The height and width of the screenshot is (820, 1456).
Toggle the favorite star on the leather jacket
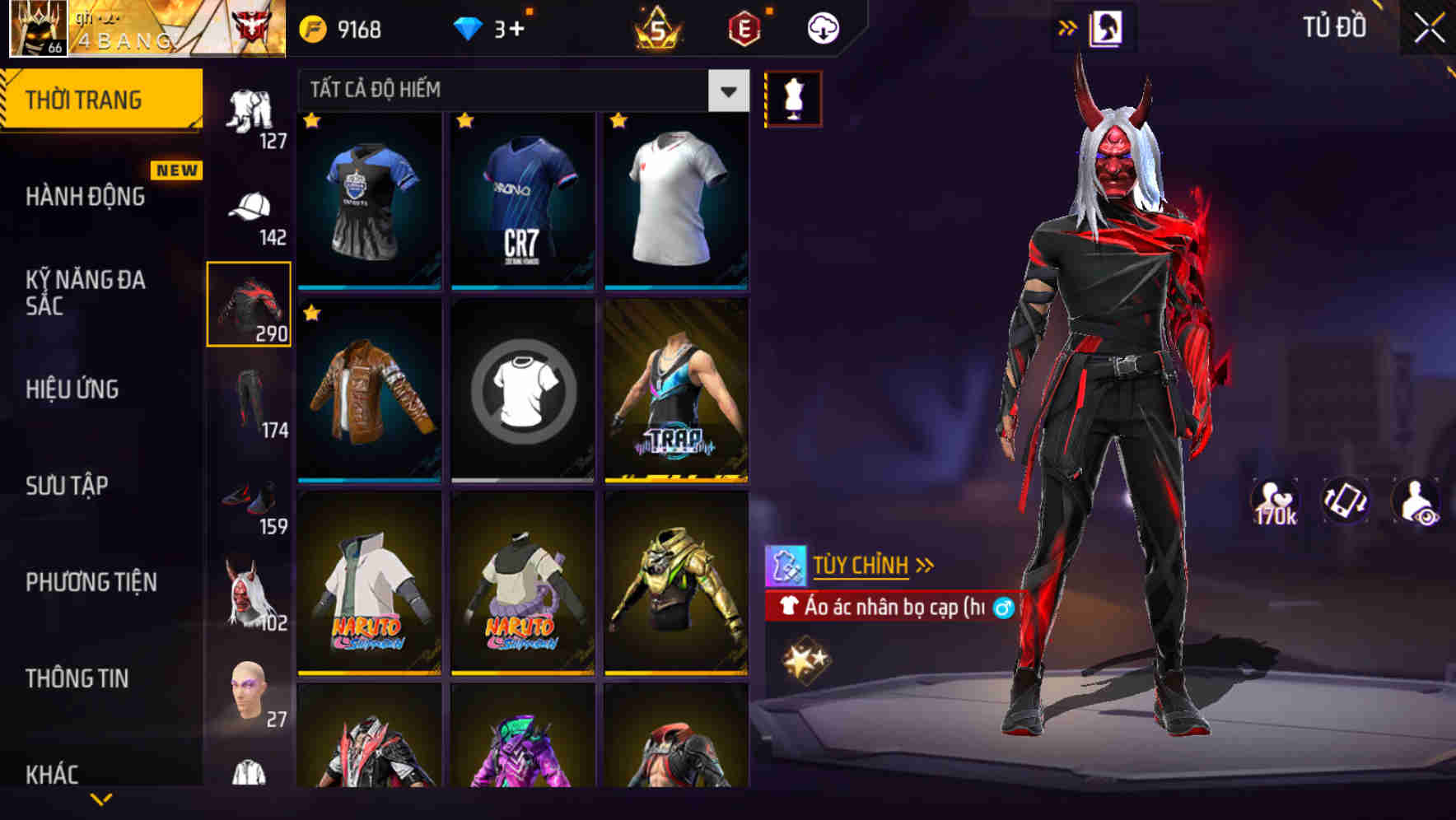click(x=311, y=313)
